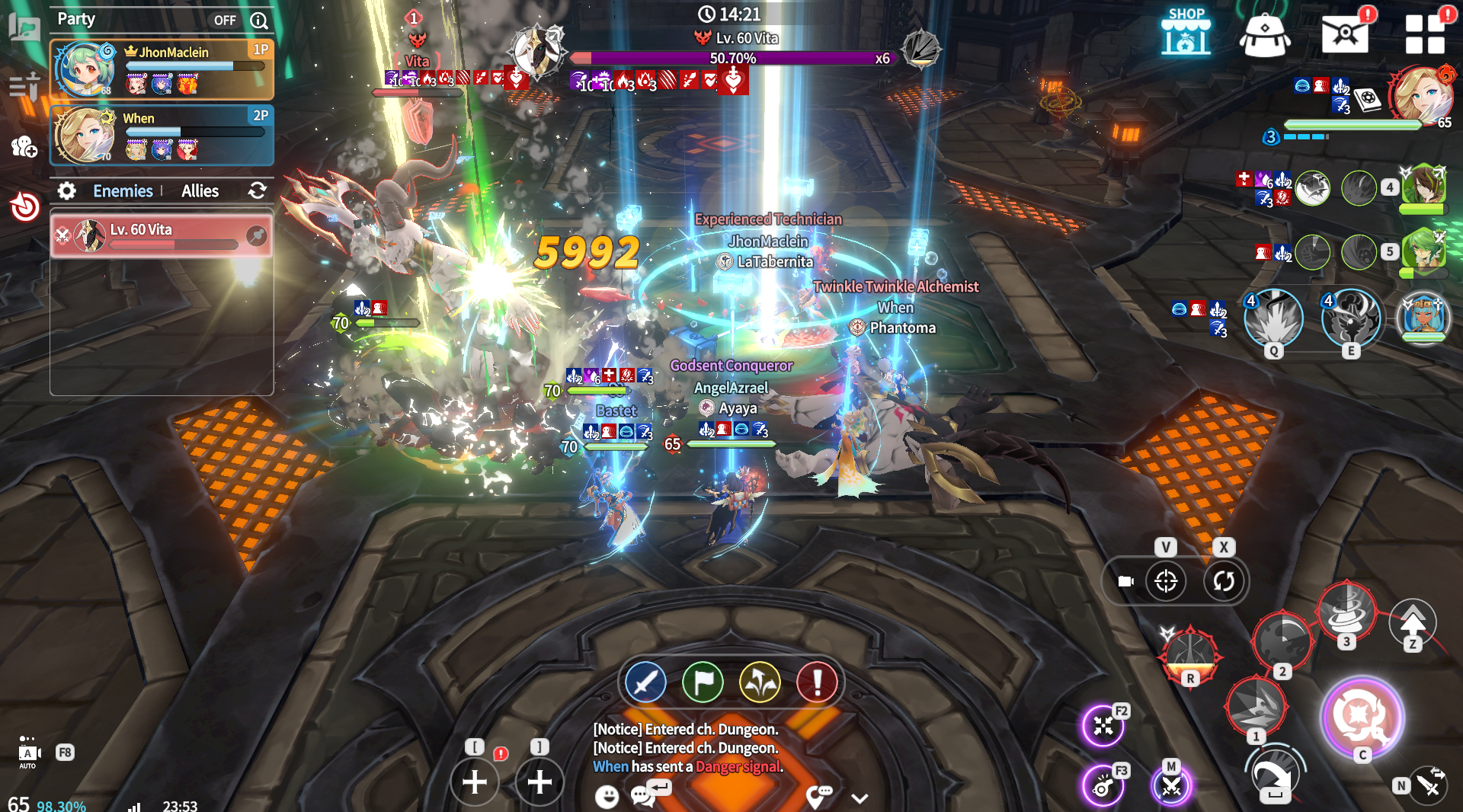Activate the tornado skill labeled 3
This screenshot has width=1463, height=812.
[1346, 611]
